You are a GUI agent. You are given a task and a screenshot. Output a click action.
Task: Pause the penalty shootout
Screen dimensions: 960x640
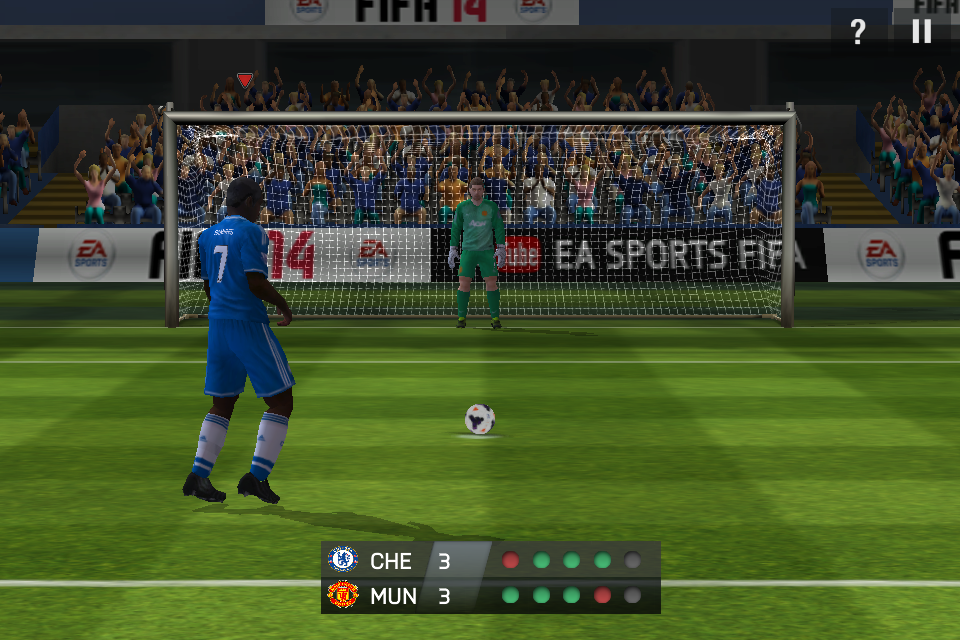921,31
